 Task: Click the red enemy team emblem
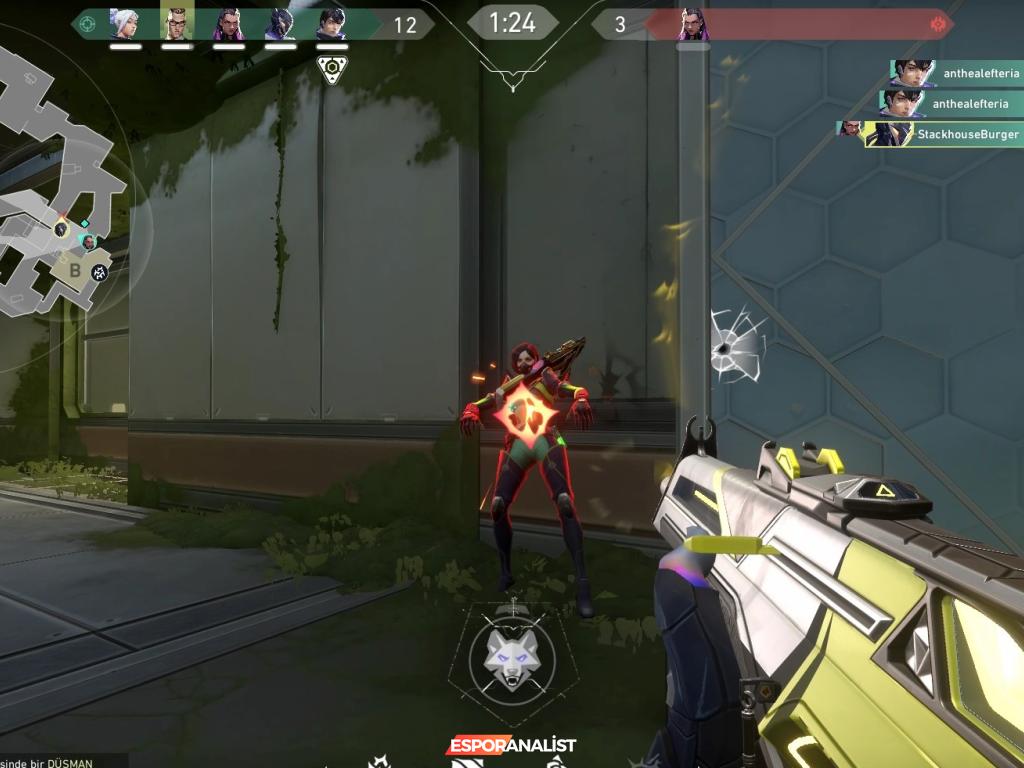tap(937, 23)
